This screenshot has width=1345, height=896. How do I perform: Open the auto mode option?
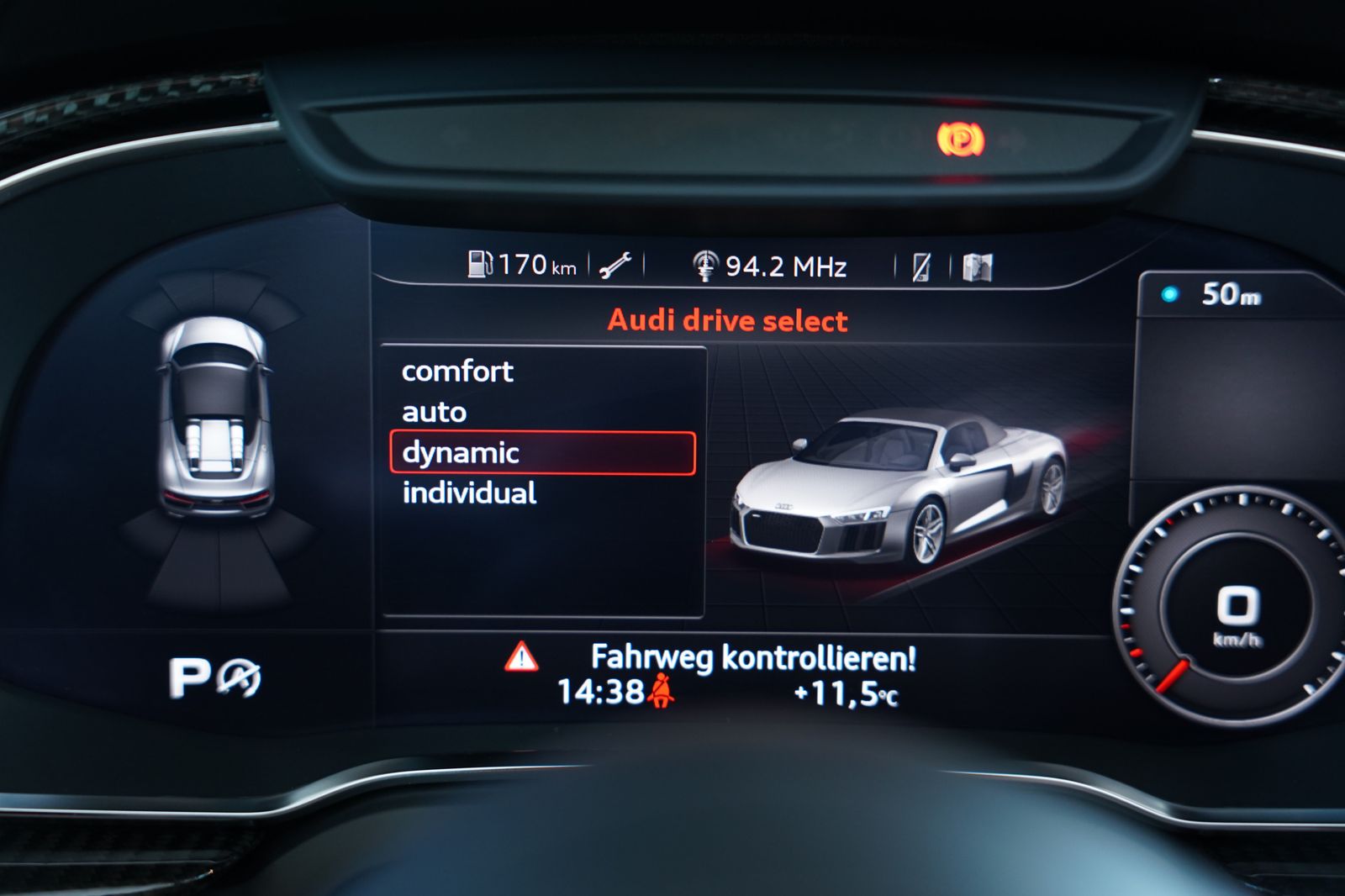(x=434, y=412)
